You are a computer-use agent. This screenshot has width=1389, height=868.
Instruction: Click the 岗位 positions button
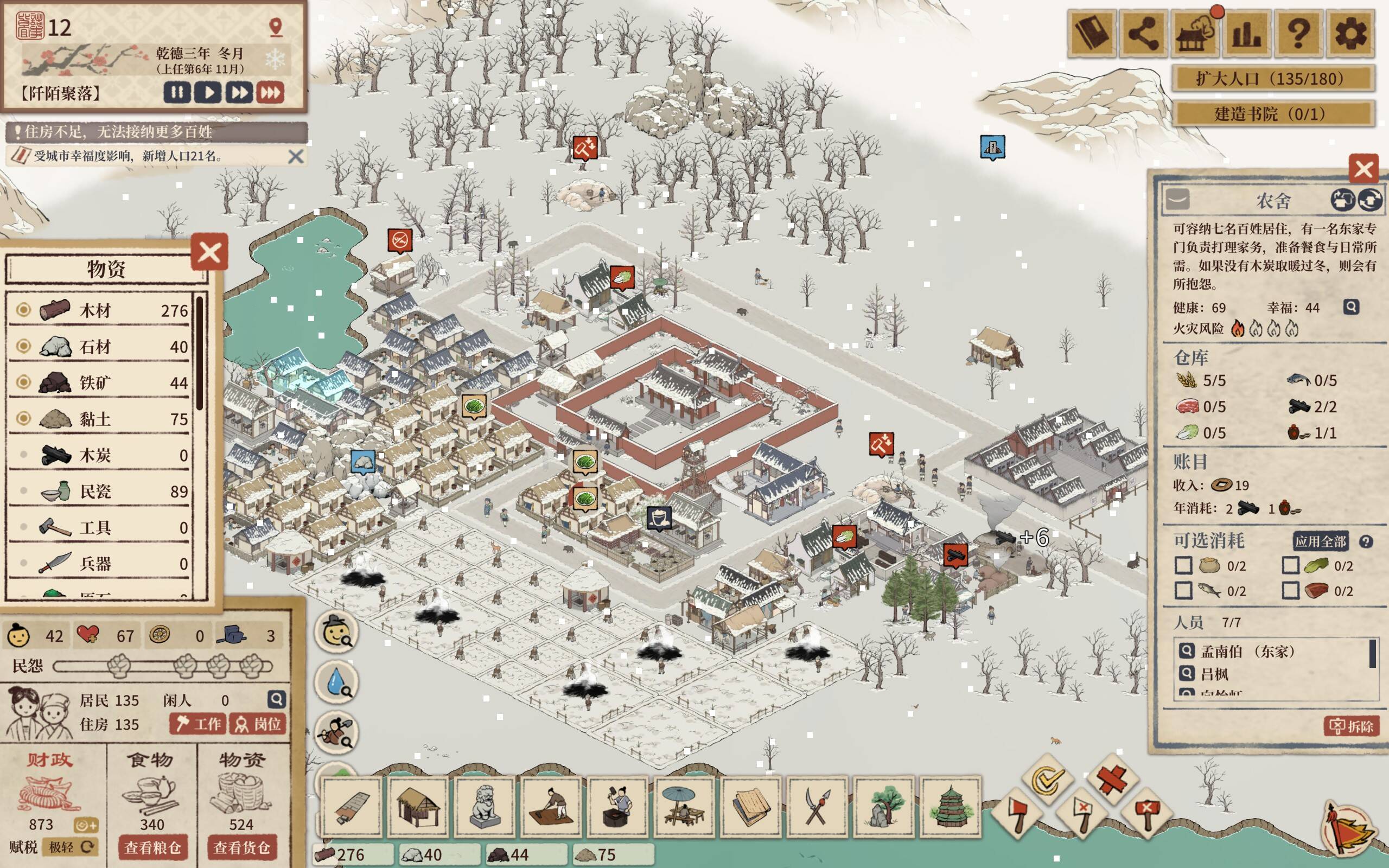pos(258,724)
